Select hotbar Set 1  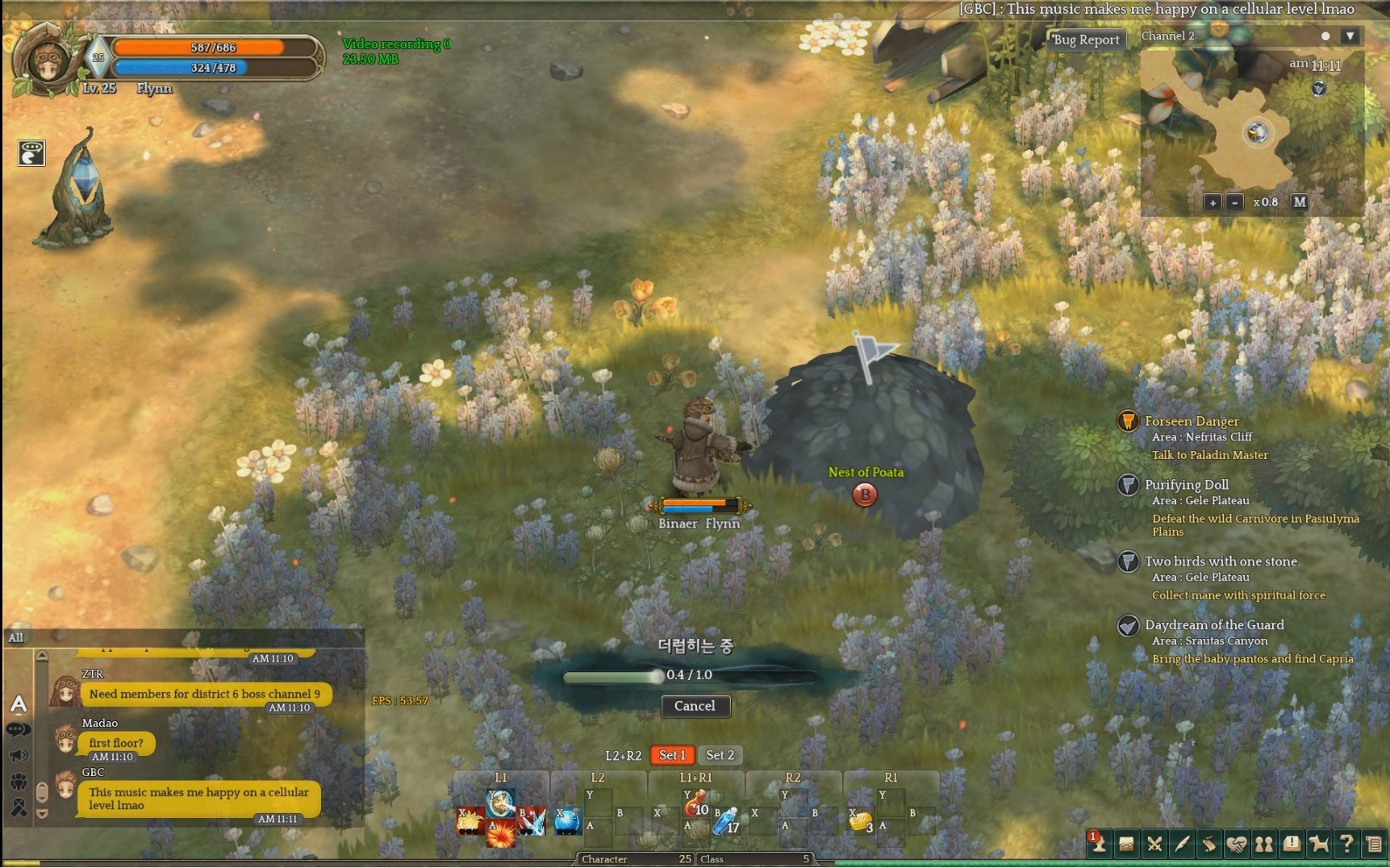pos(672,755)
